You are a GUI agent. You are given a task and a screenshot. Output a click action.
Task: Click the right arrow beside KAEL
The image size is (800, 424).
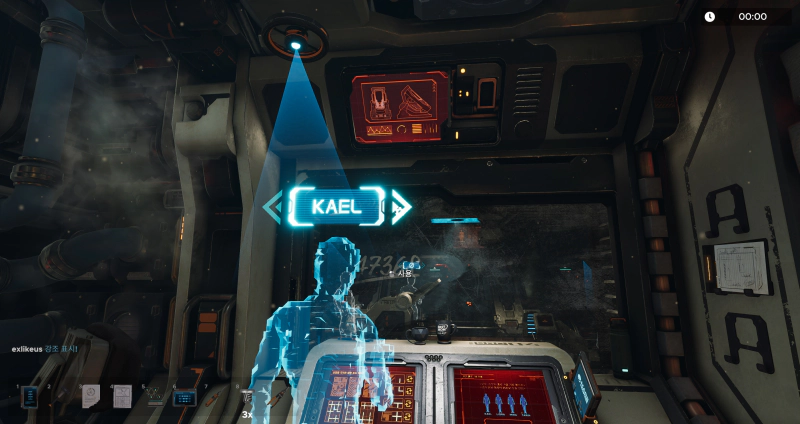pyautogui.click(x=399, y=207)
